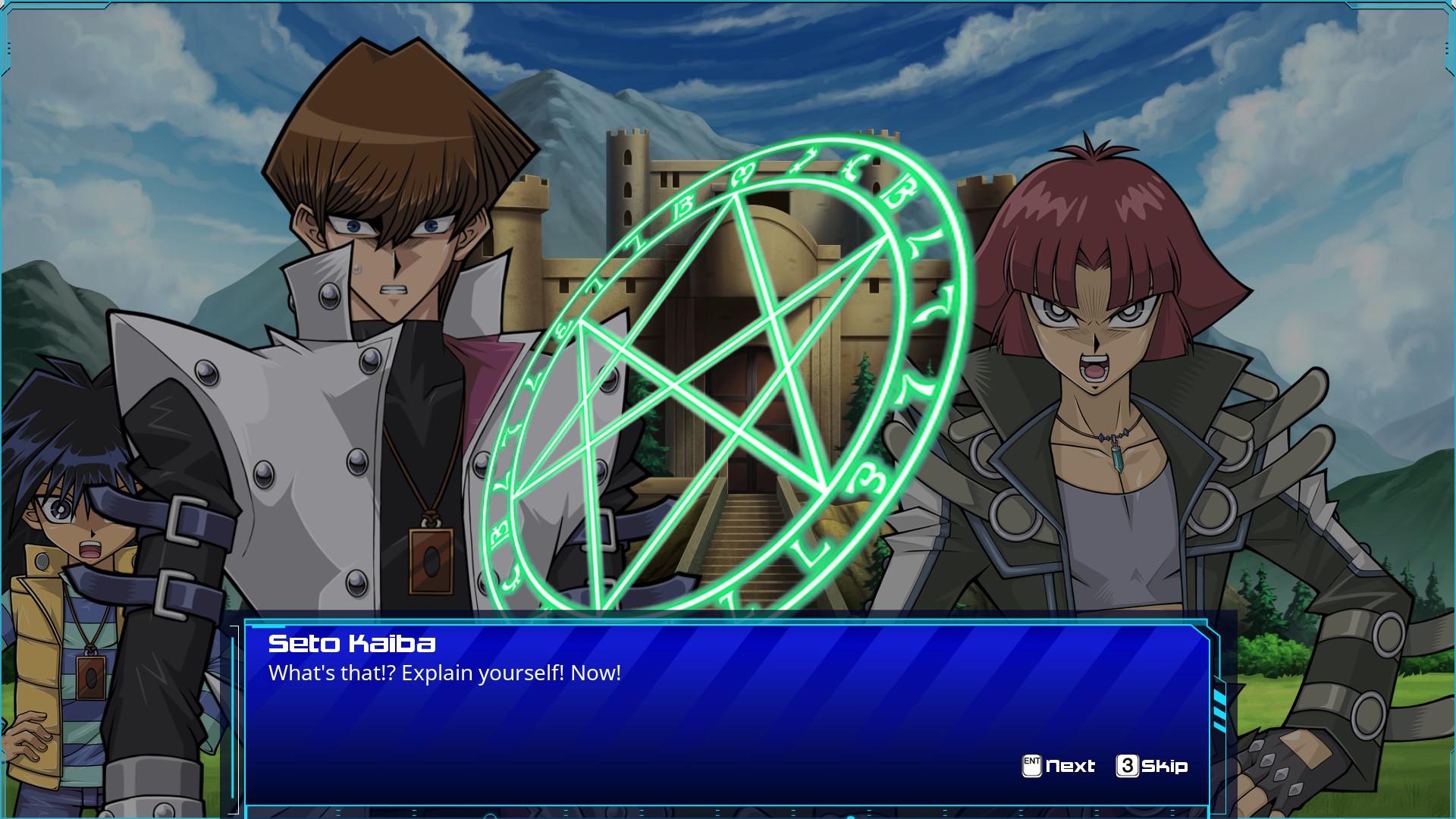The width and height of the screenshot is (1456, 819).
Task: Select the Seto Kaiba name label
Action: click(x=351, y=645)
